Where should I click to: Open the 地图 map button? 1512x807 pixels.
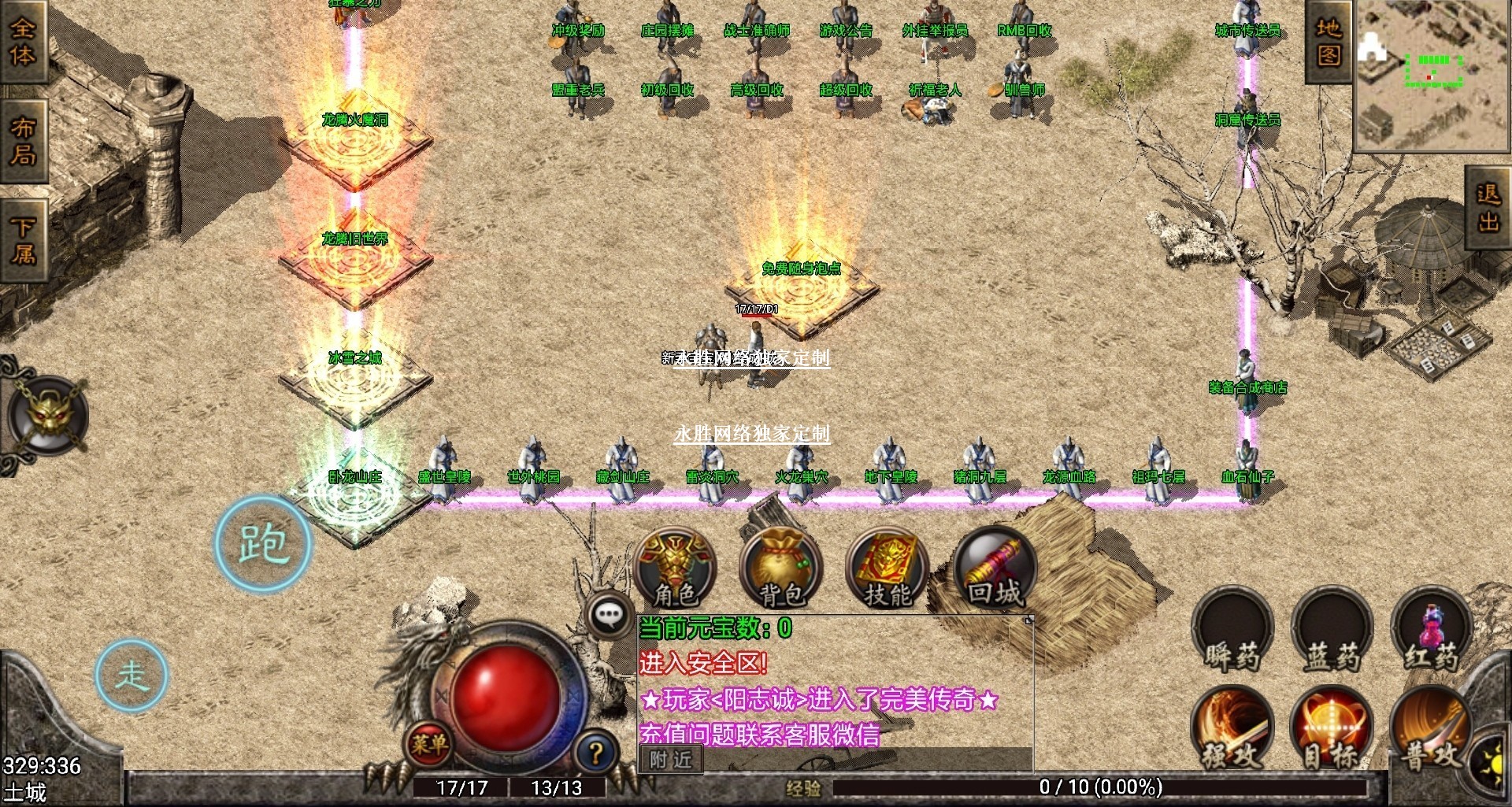[x=1329, y=42]
